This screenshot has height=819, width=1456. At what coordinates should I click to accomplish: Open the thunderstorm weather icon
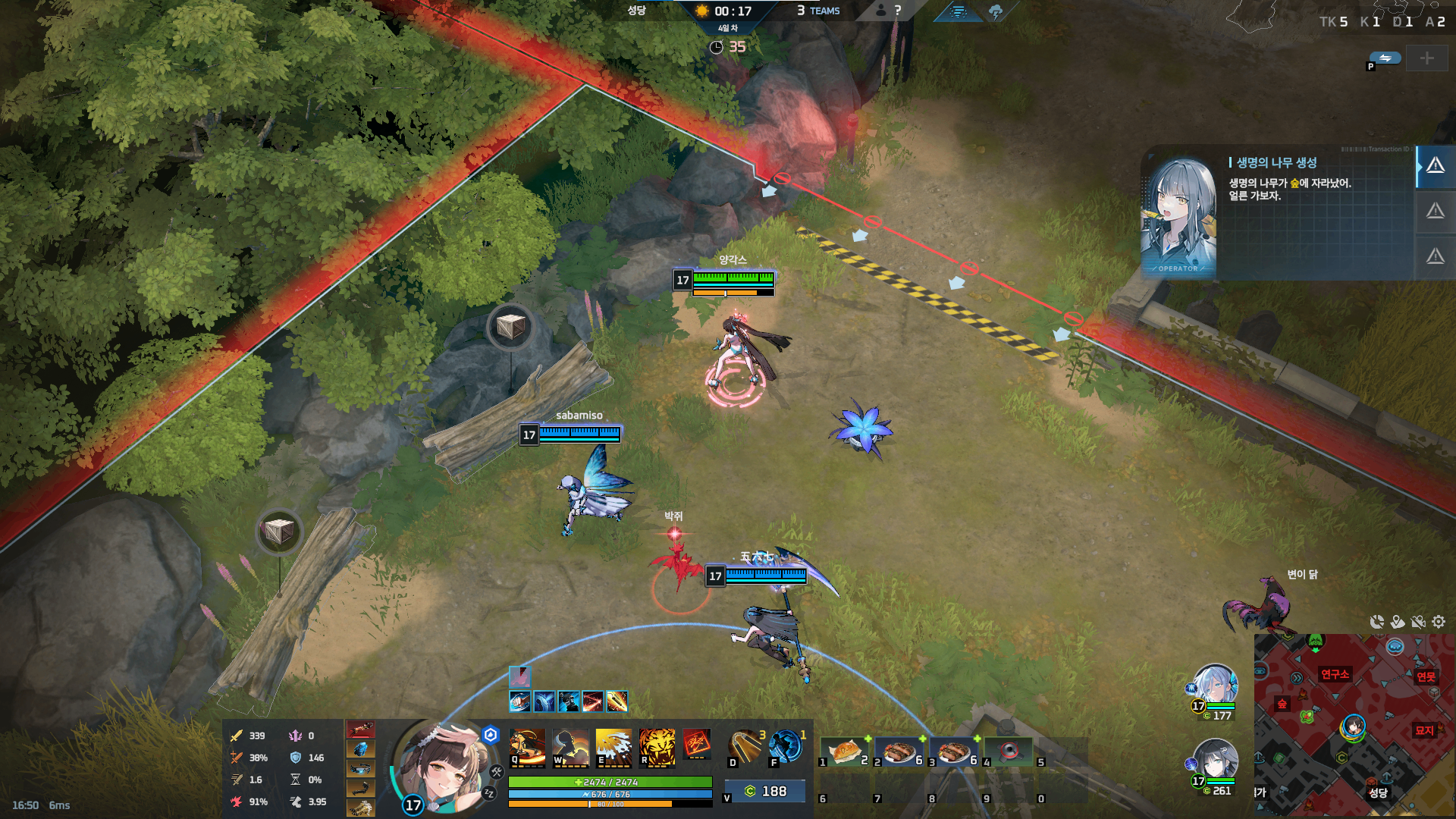point(996,11)
